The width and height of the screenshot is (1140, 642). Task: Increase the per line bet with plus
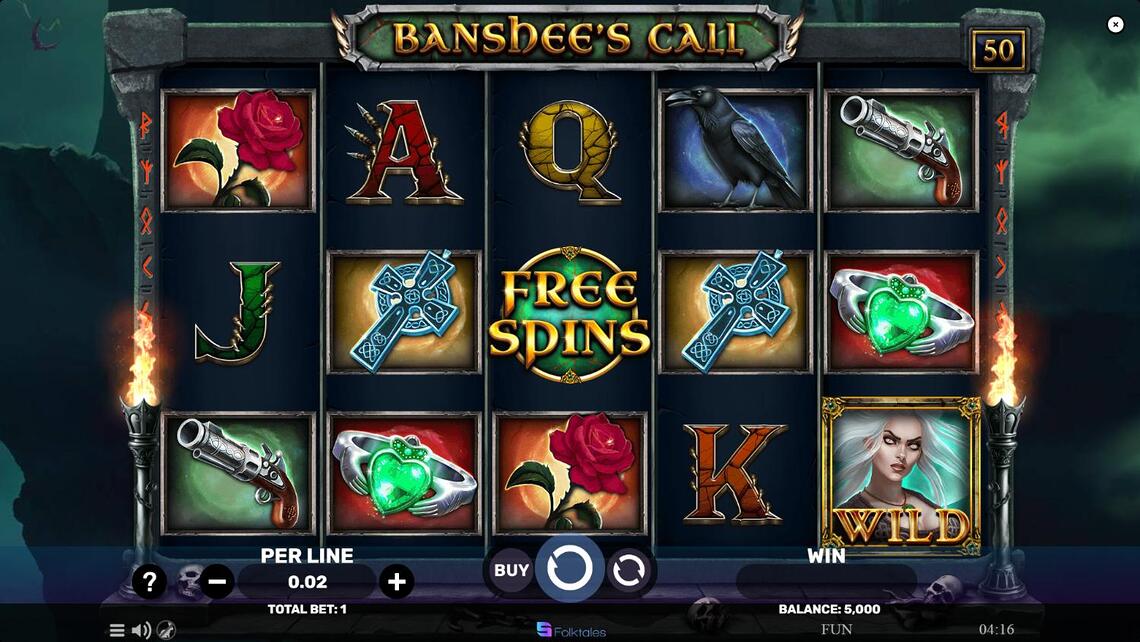click(396, 581)
